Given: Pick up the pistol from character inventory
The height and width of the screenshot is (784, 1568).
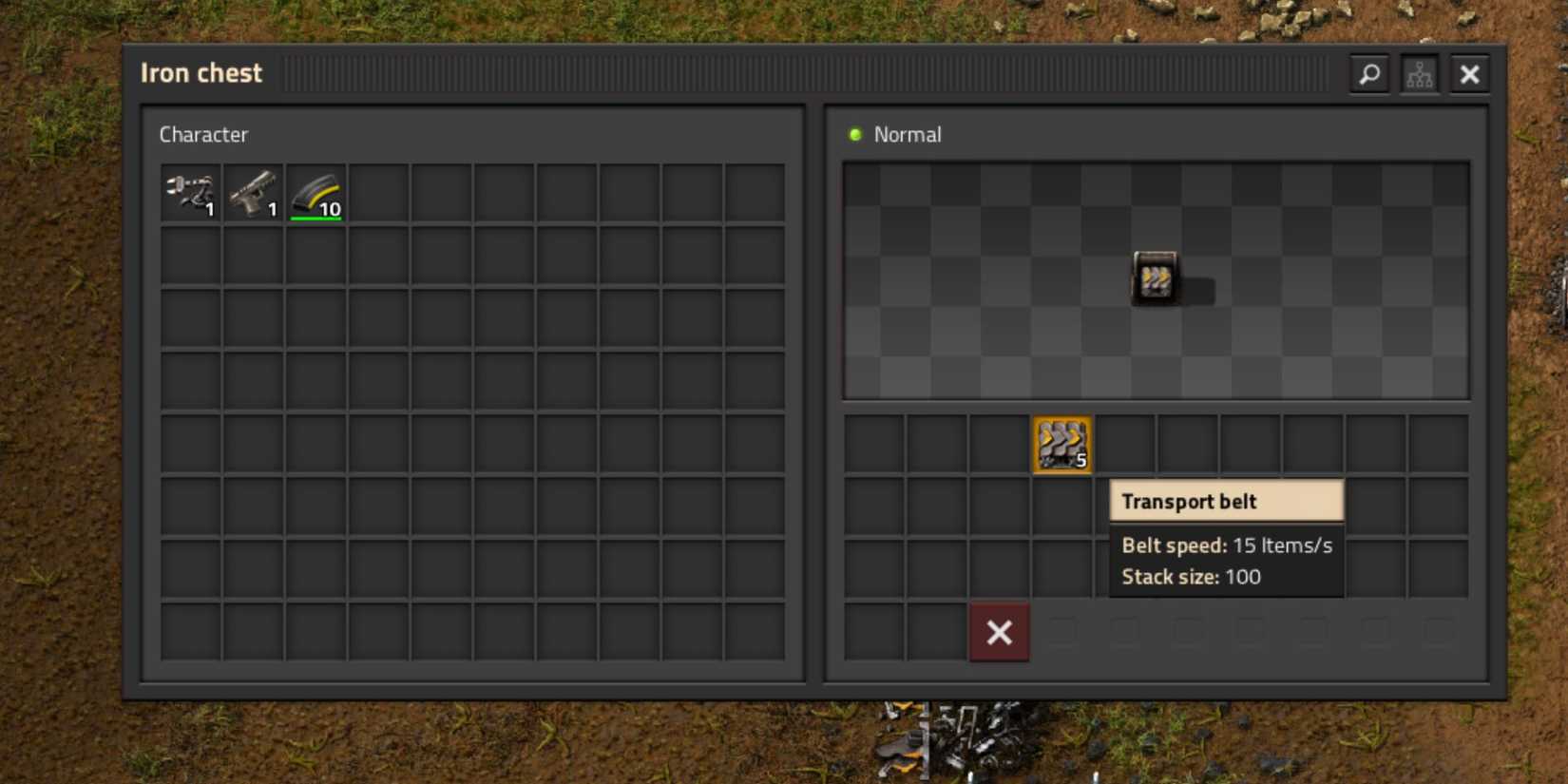Looking at the screenshot, I should (253, 194).
